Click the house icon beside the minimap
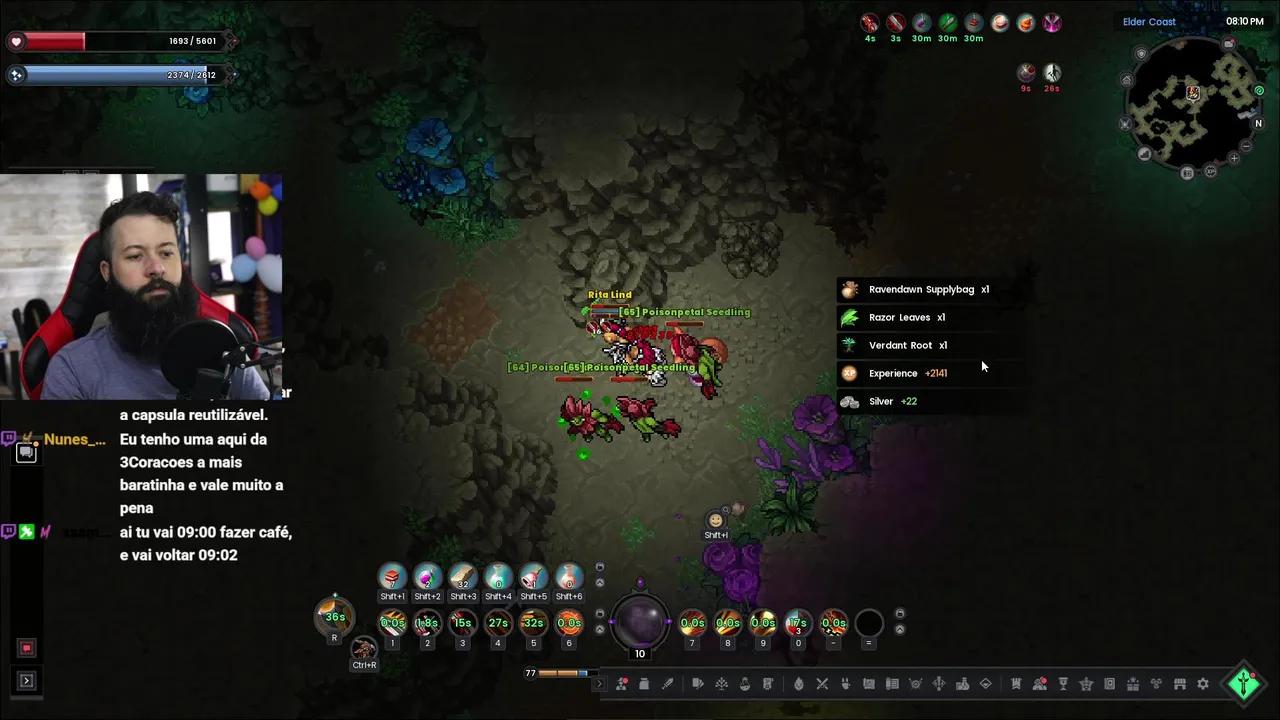This screenshot has width=1280, height=720. point(1127,81)
